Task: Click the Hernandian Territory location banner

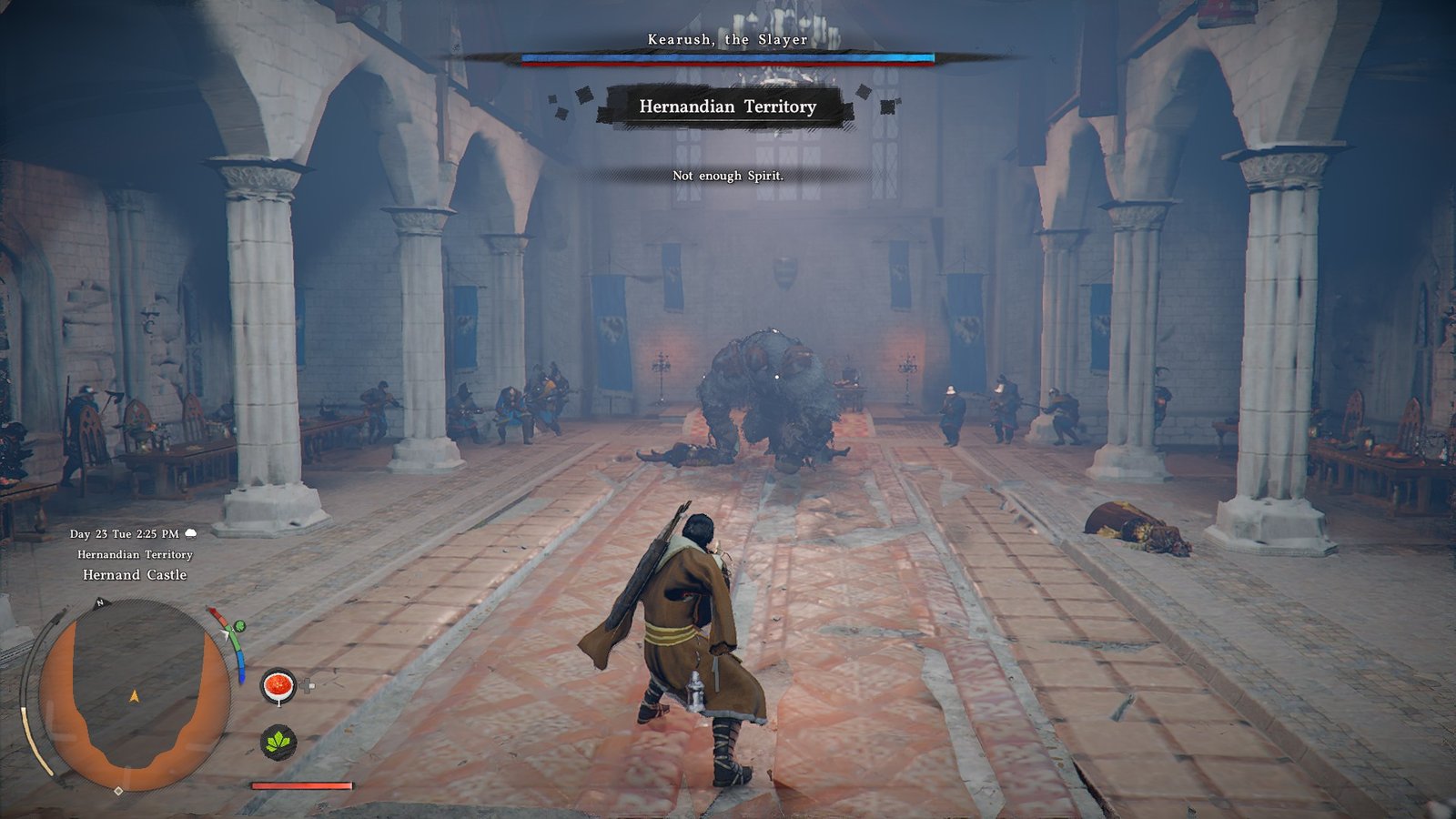Action: tap(727, 106)
